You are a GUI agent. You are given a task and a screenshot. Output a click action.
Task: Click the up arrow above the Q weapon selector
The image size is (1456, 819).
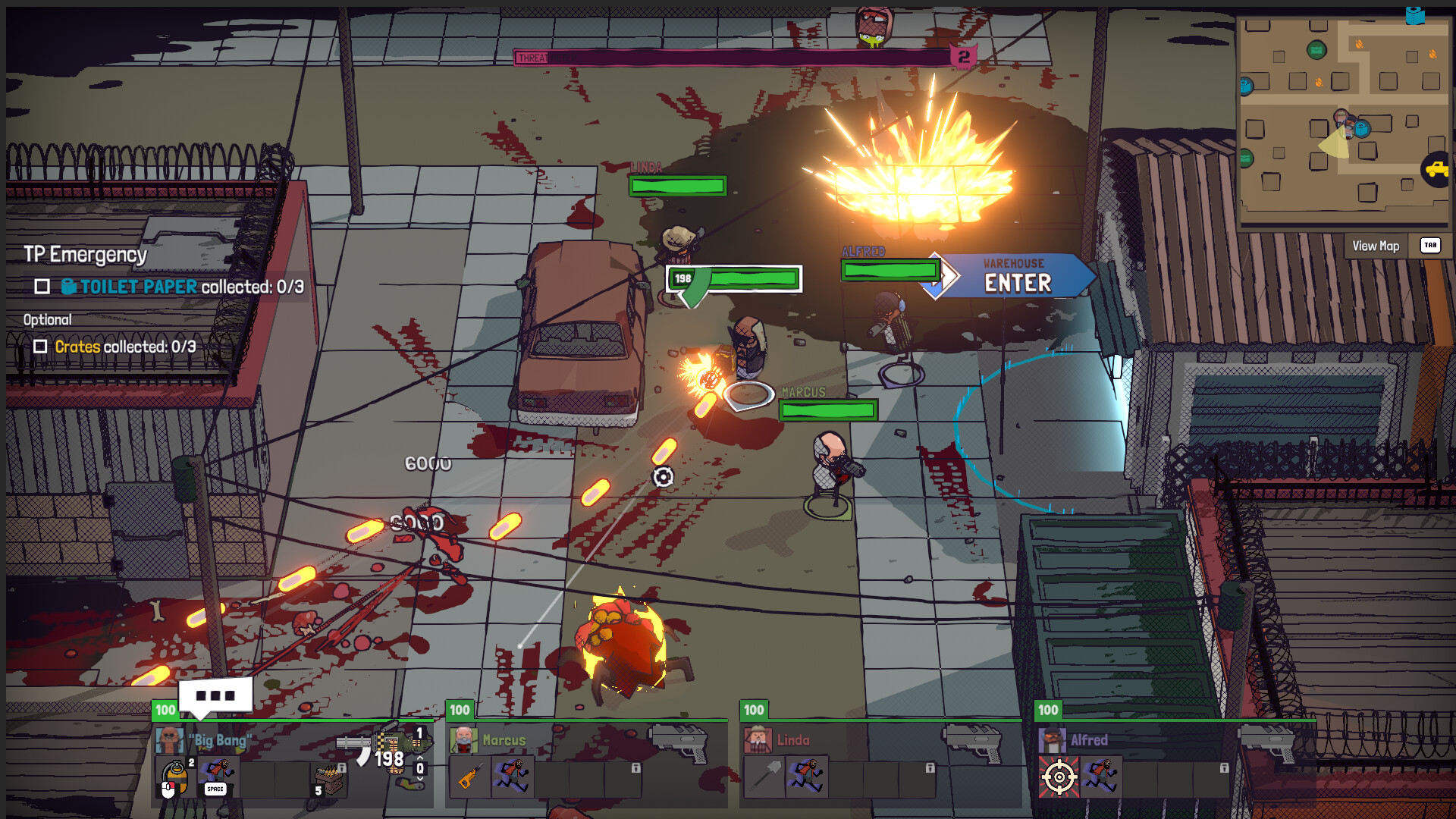(420, 758)
